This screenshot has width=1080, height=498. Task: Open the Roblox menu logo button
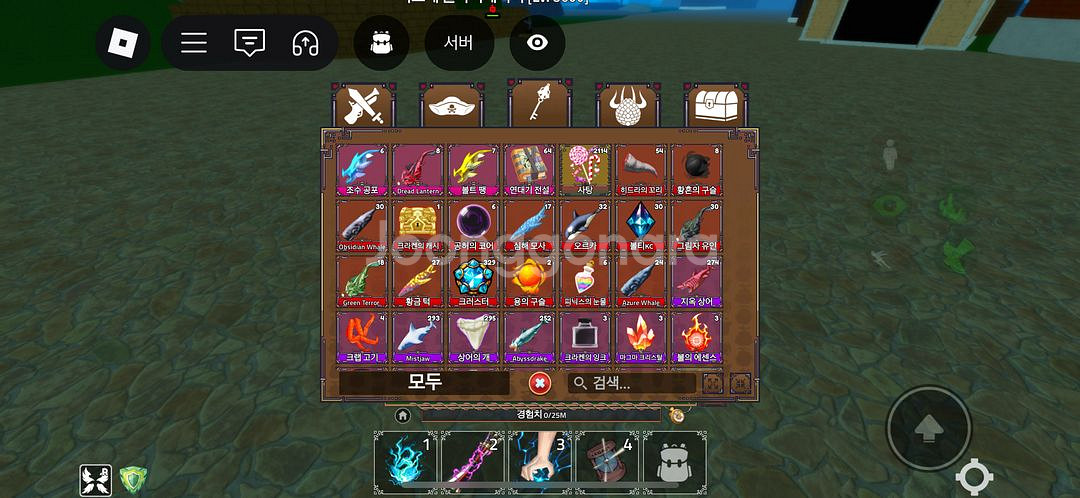[x=123, y=43]
